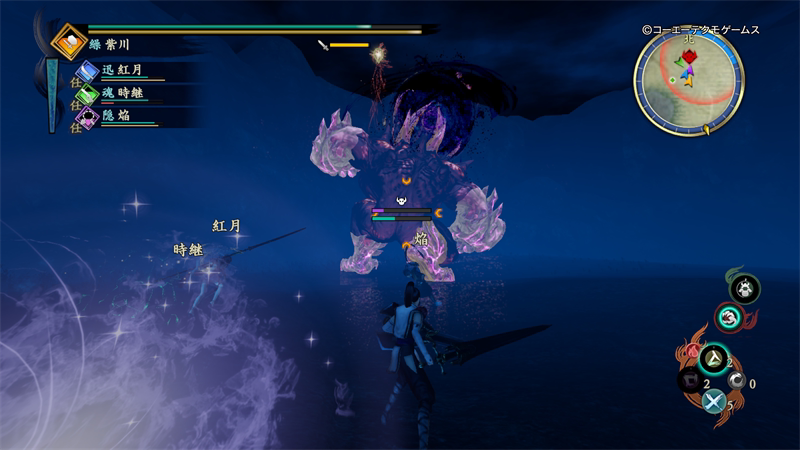Activate the green triangle skill icon
This screenshot has width=800, height=450.
[x=713, y=359]
